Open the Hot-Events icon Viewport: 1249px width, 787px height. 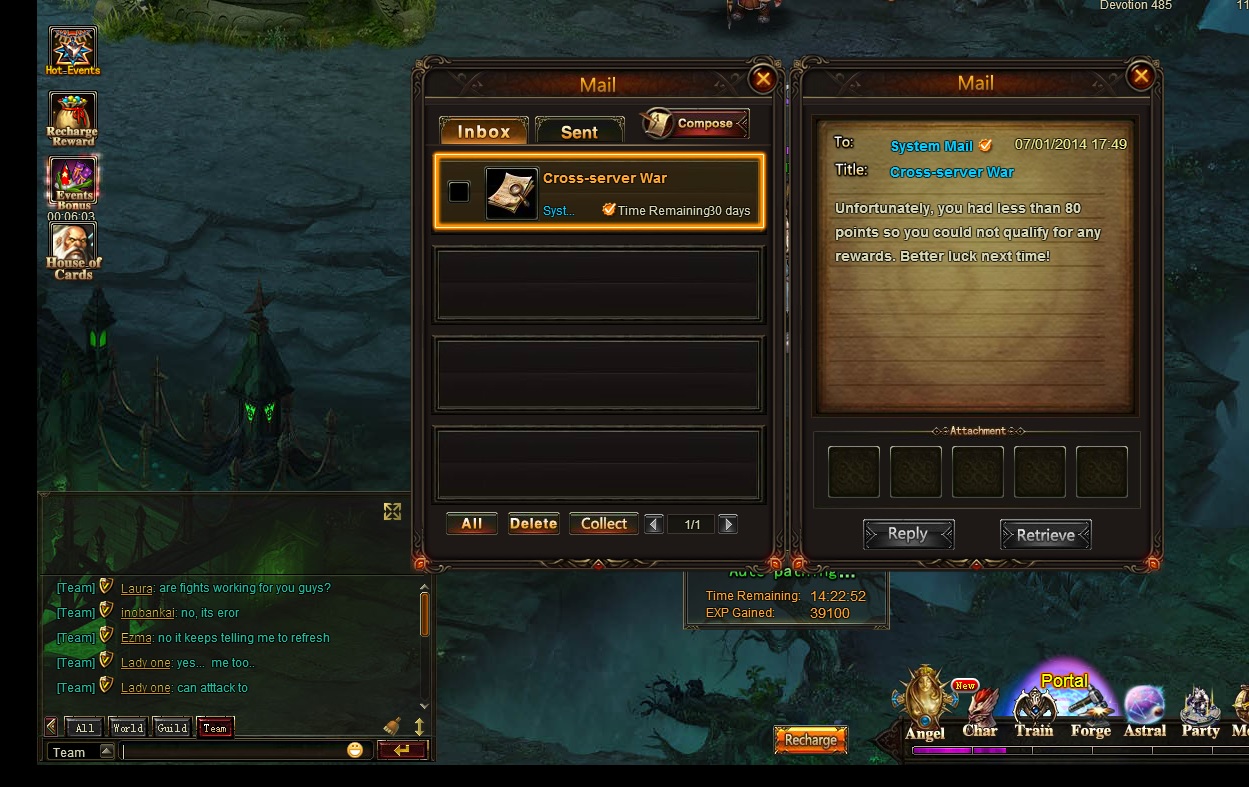coord(73,50)
